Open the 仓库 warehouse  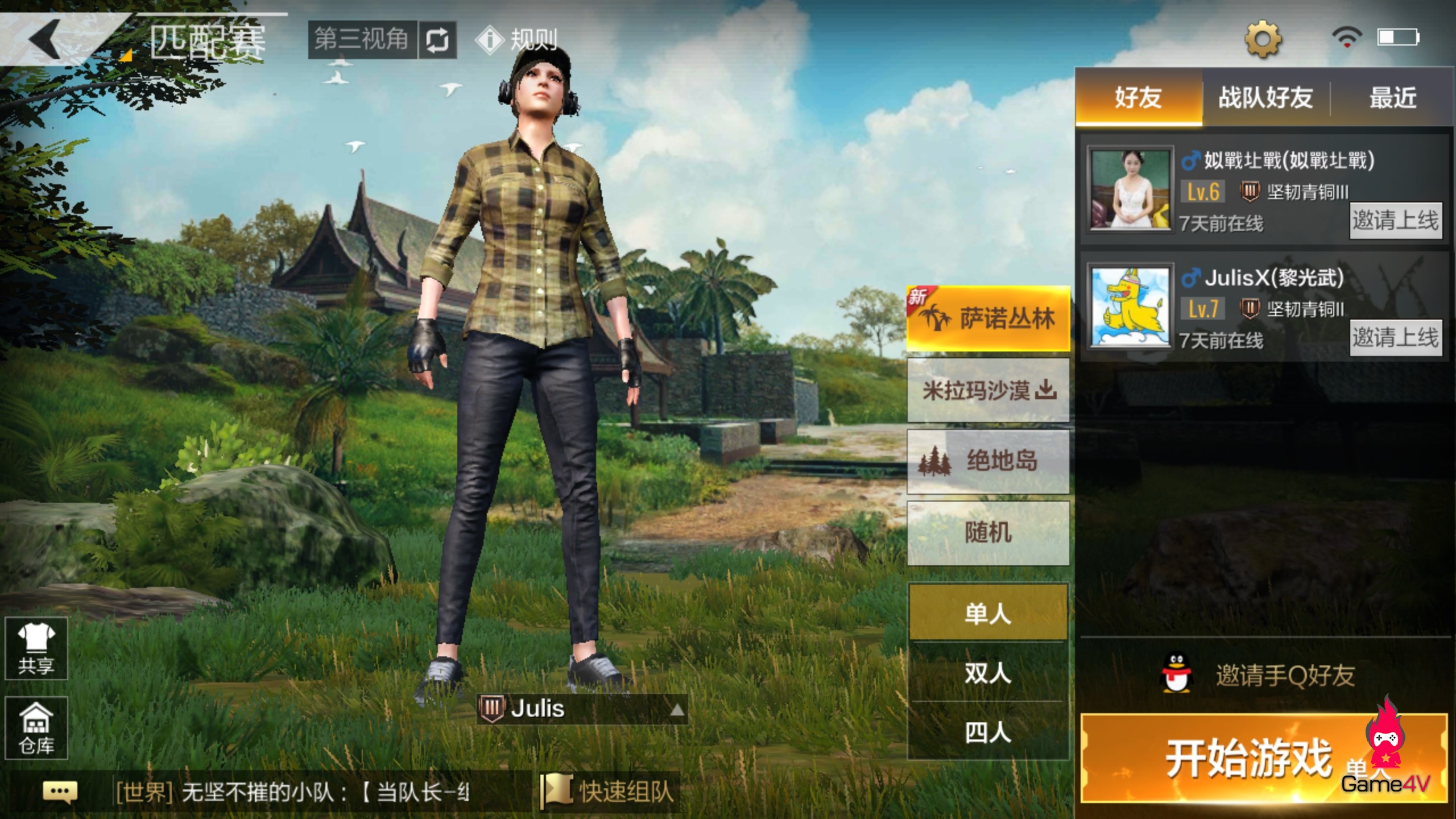pyautogui.click(x=35, y=728)
